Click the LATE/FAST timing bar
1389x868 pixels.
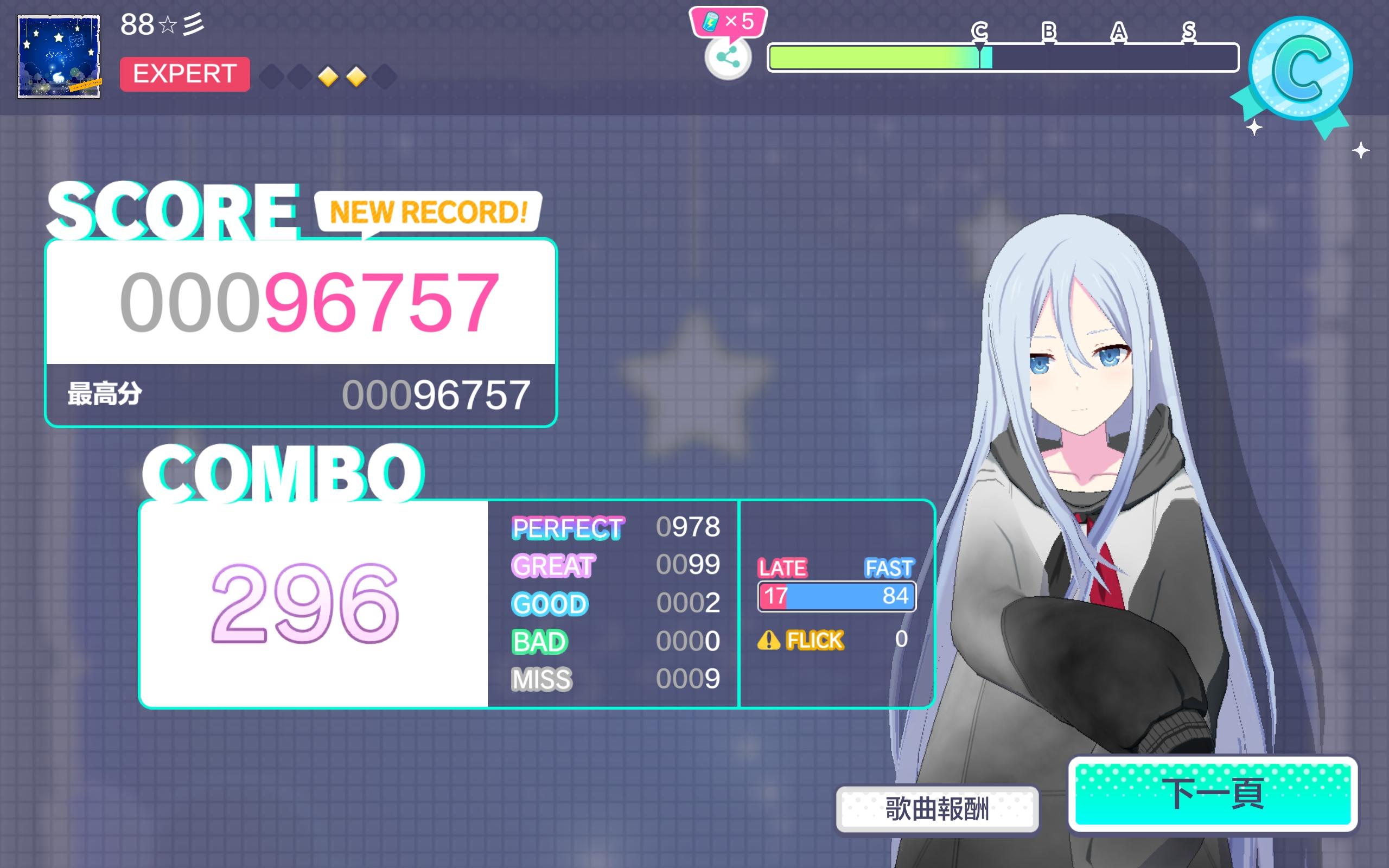tap(836, 596)
